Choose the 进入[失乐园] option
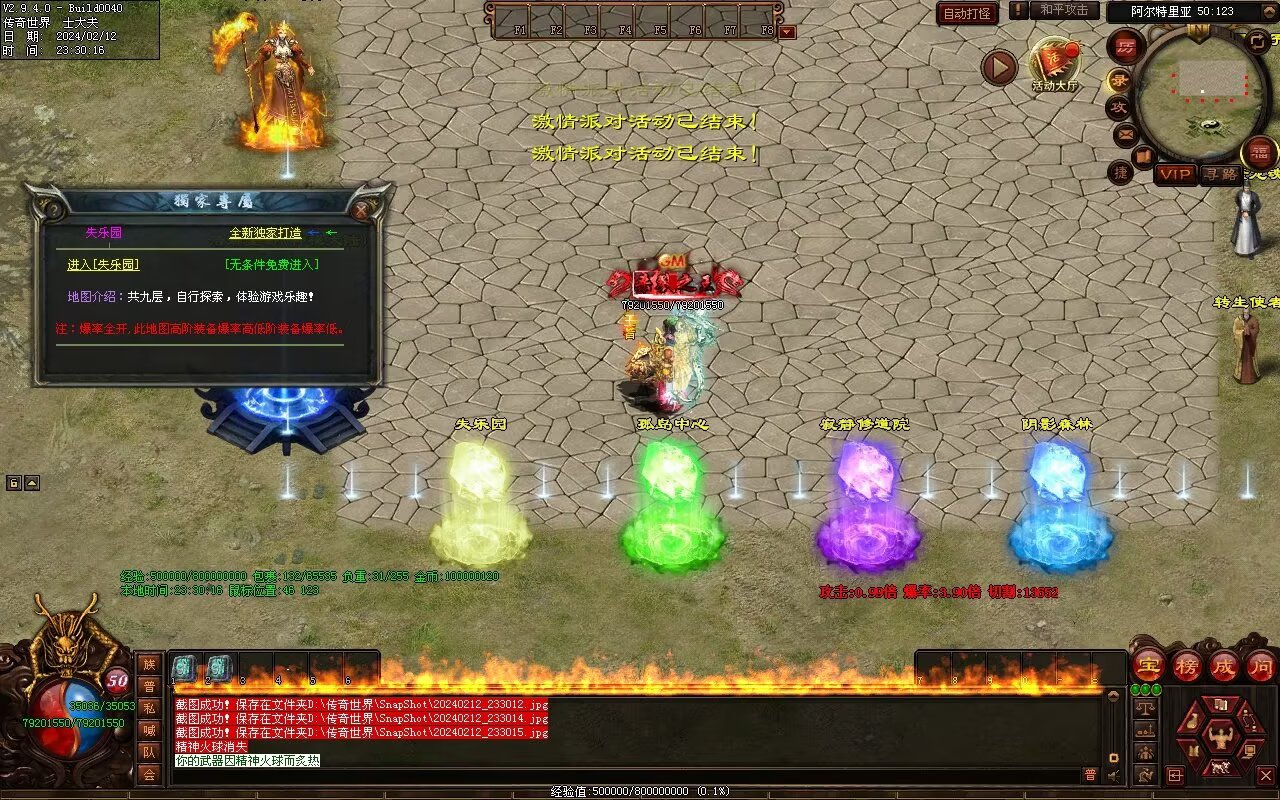Viewport: 1280px width, 800px height. 103,265
